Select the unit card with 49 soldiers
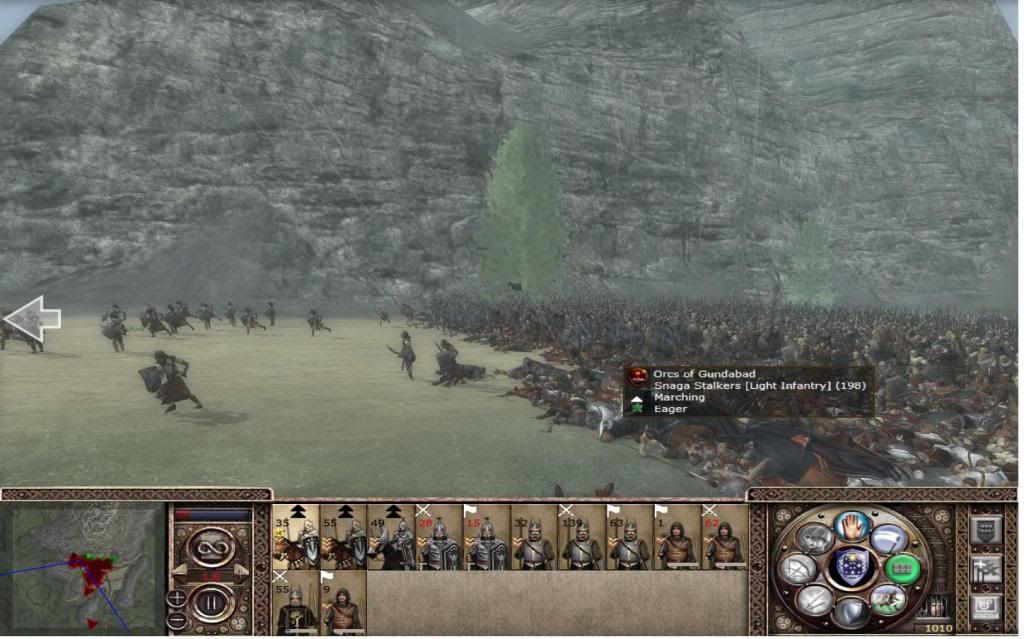 point(391,537)
